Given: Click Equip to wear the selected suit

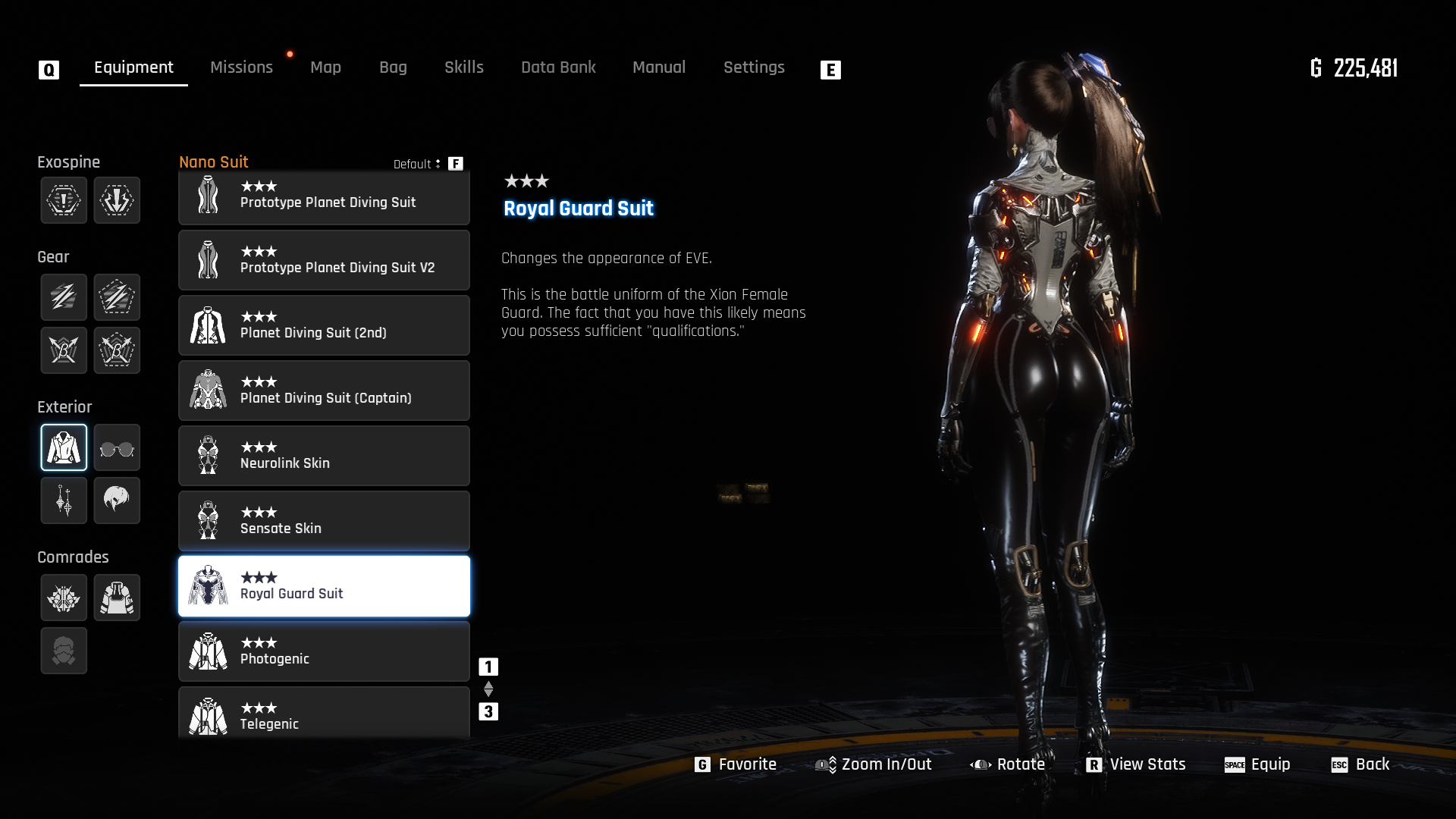Looking at the screenshot, I should (1257, 764).
